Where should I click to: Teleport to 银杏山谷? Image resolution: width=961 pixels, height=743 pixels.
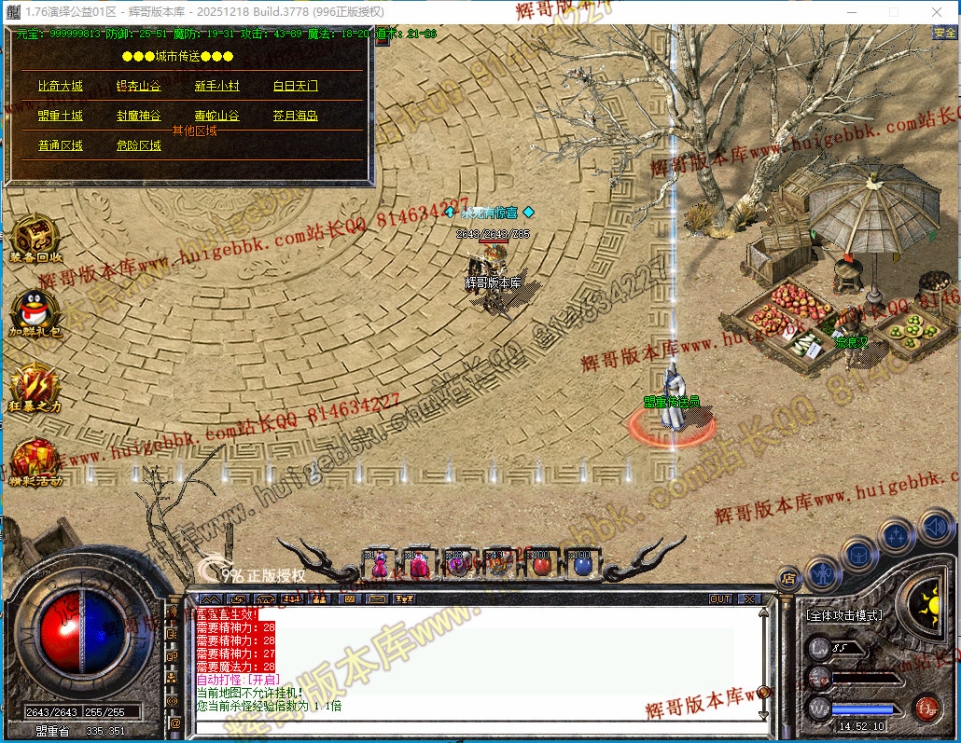[138, 86]
